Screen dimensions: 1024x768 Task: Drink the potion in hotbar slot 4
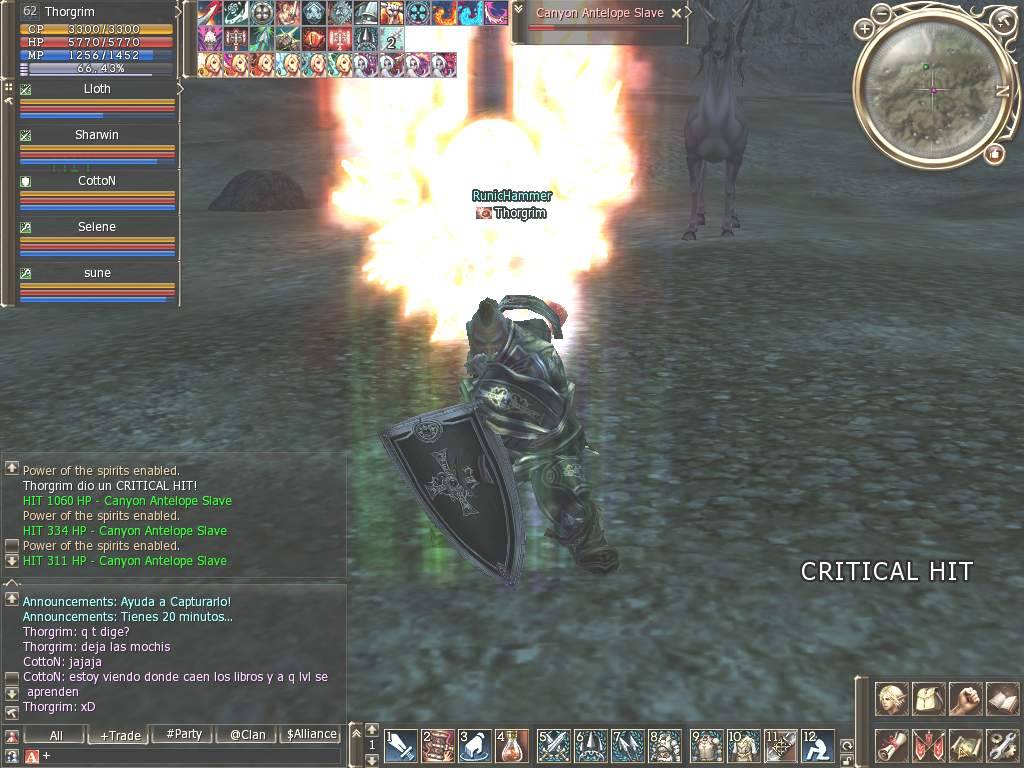(x=513, y=746)
